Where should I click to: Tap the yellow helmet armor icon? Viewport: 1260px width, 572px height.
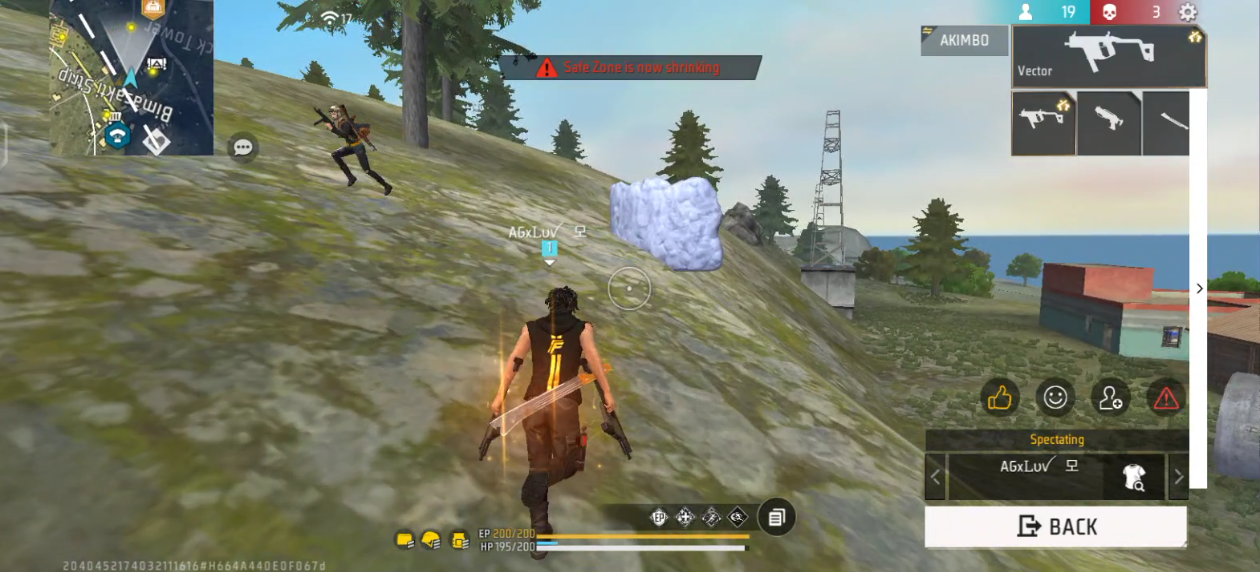click(431, 540)
